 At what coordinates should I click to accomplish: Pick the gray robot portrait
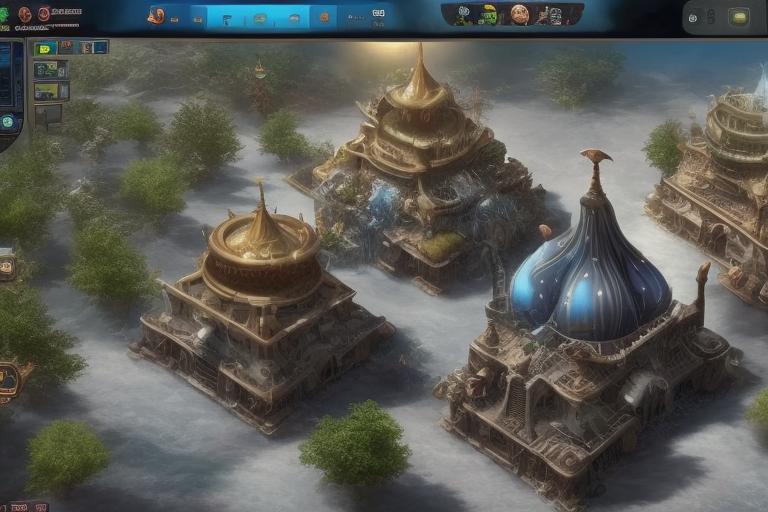click(x=553, y=15)
